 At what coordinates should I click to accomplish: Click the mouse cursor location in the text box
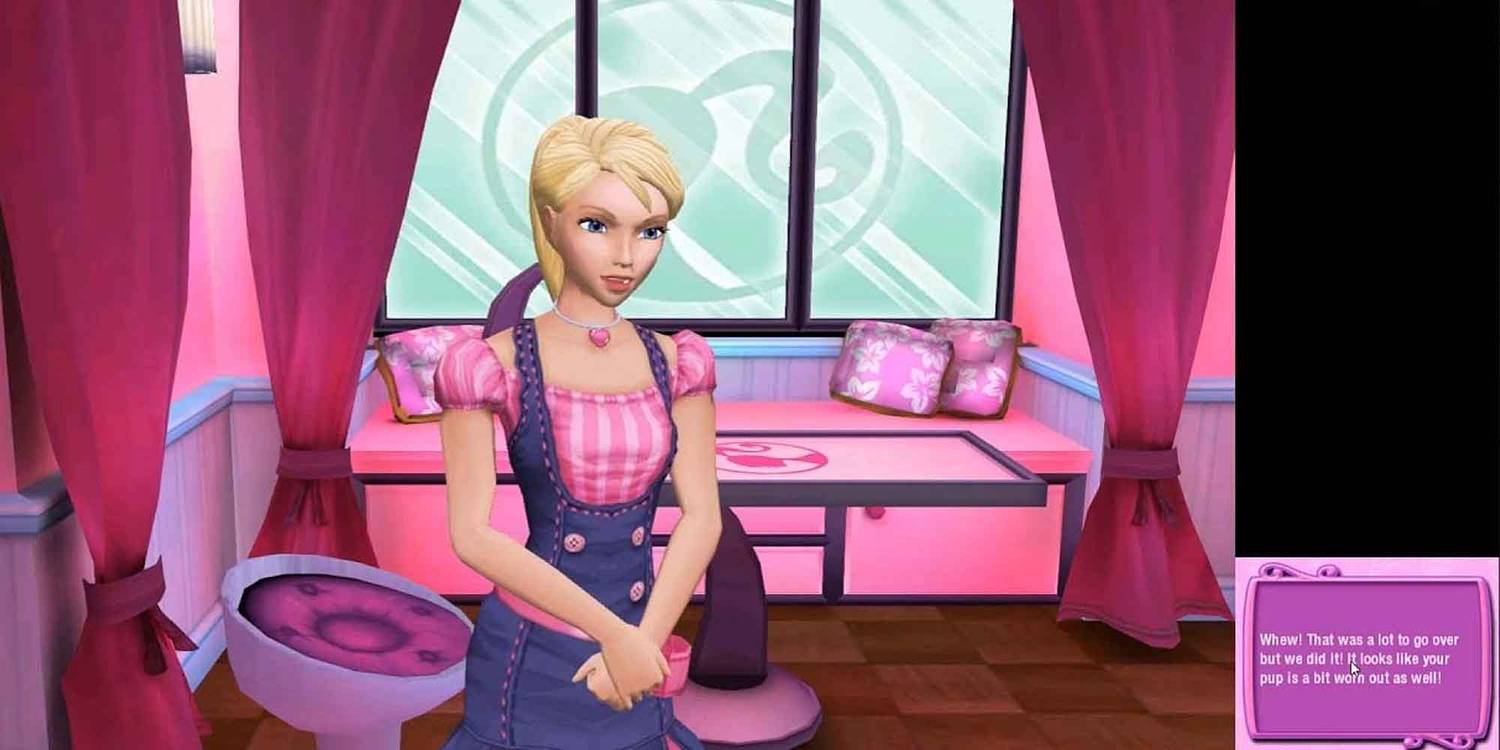(1352, 668)
